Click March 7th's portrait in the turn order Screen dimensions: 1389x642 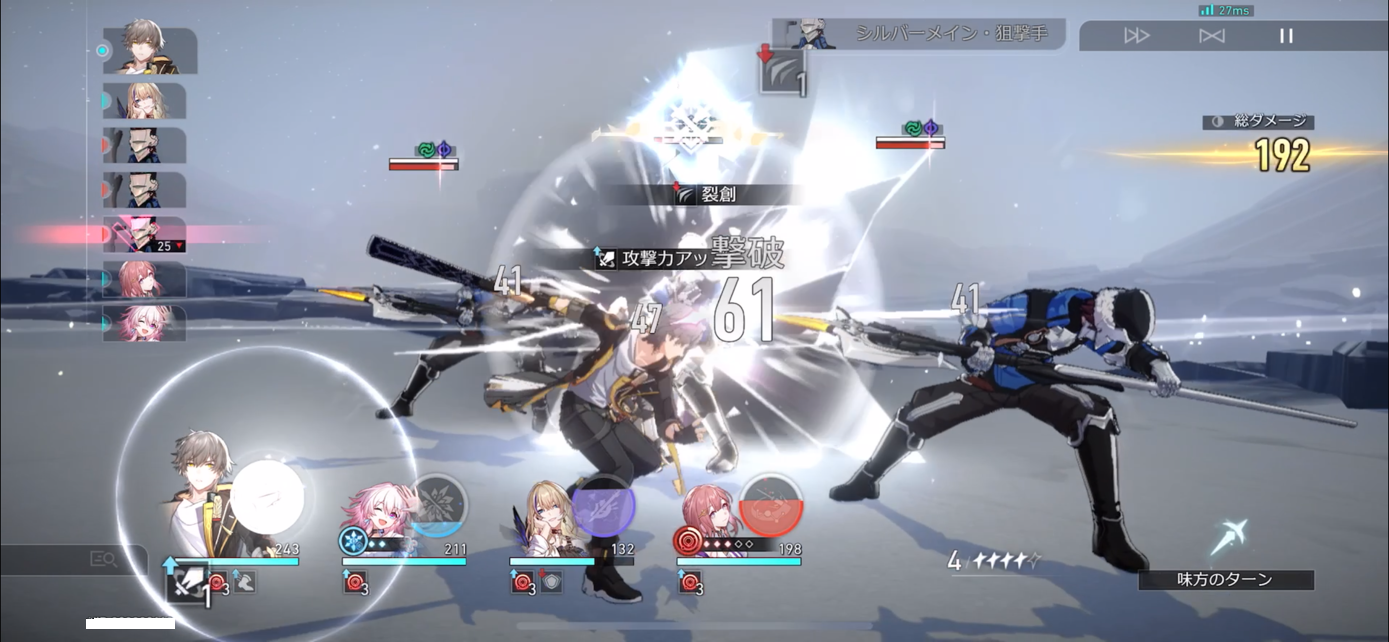point(146,323)
